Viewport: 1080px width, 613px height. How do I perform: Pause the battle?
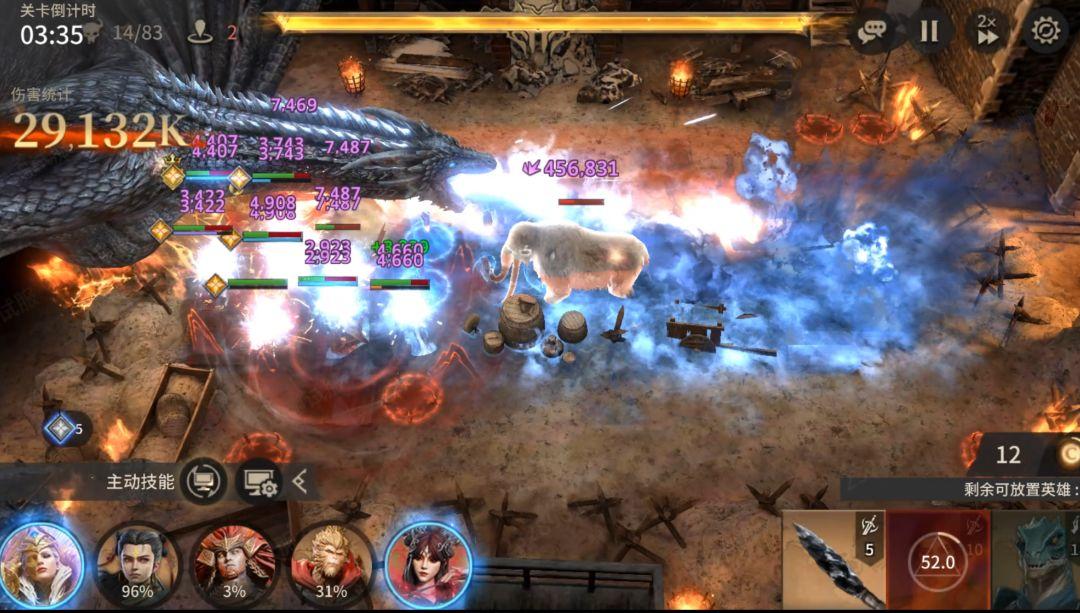click(929, 31)
